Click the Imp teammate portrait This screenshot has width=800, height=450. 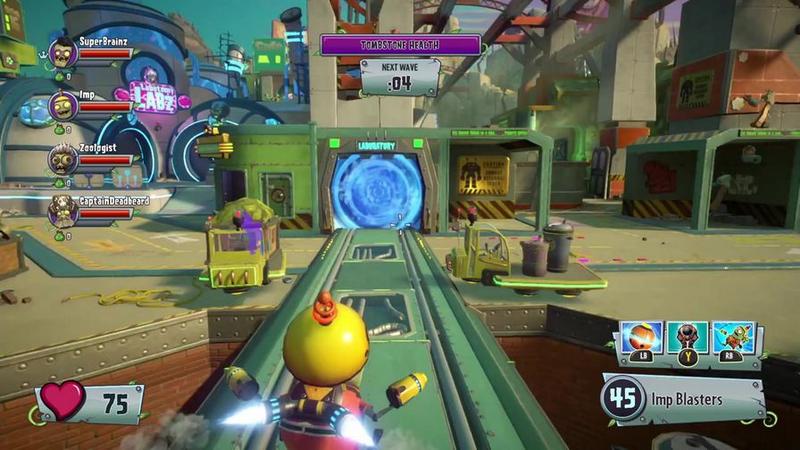pos(63,104)
